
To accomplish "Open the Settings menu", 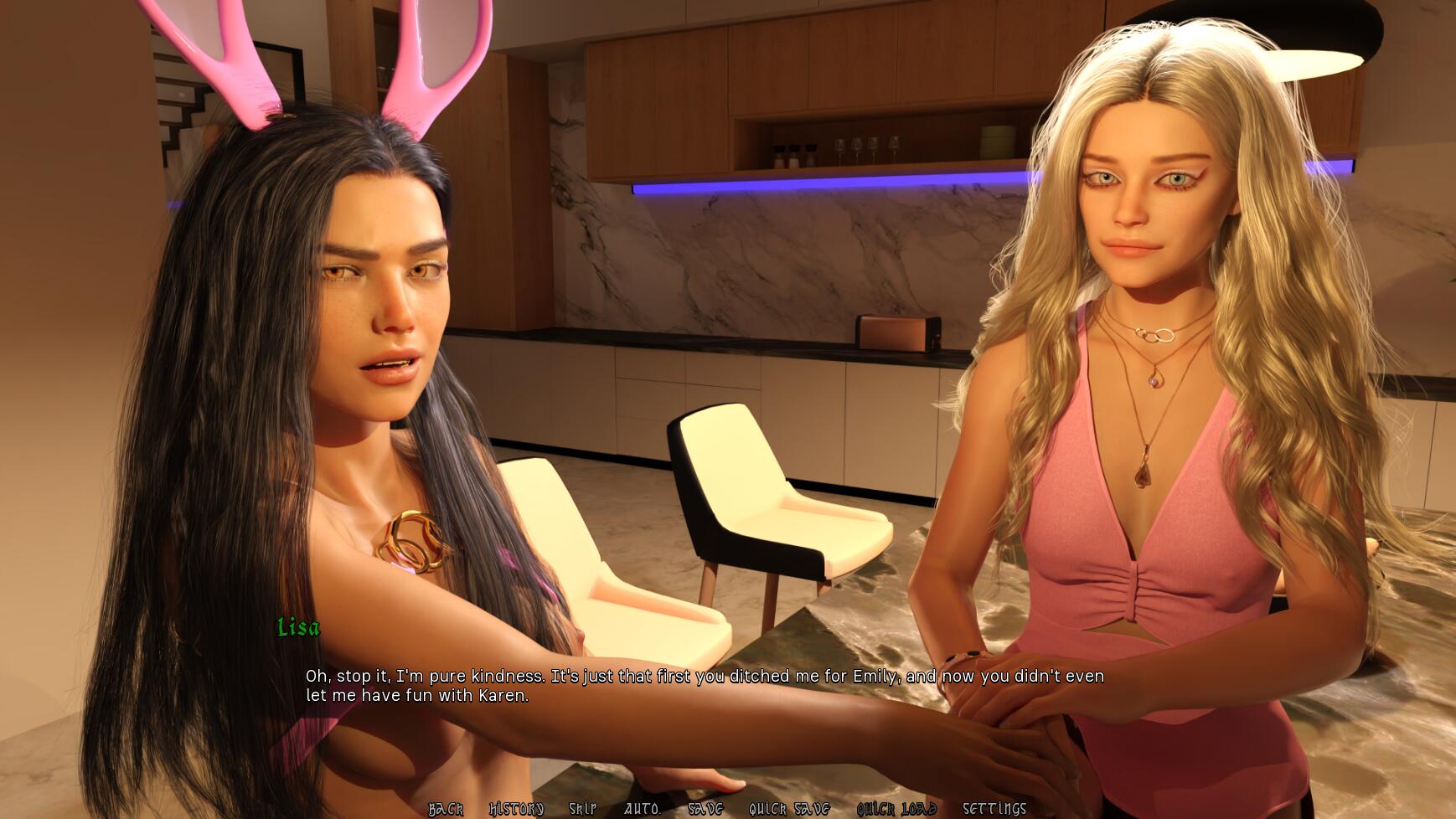I will coord(994,808).
